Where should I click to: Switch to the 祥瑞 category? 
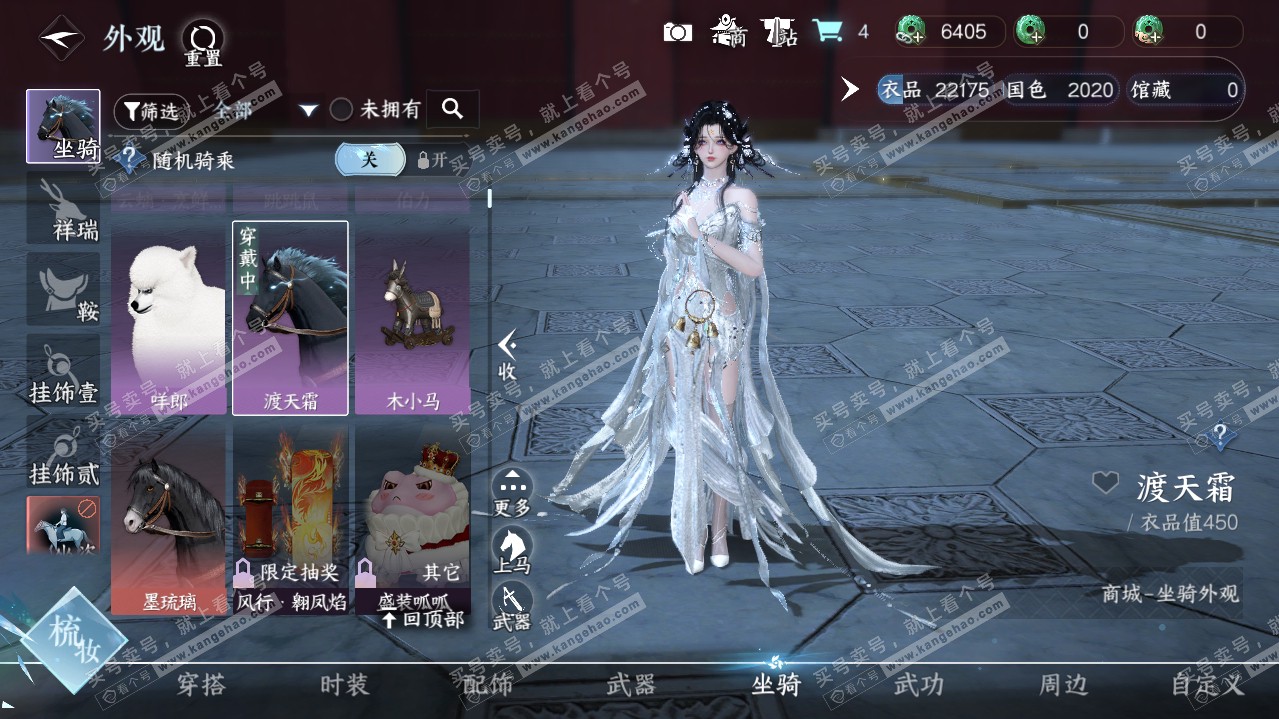(63, 208)
